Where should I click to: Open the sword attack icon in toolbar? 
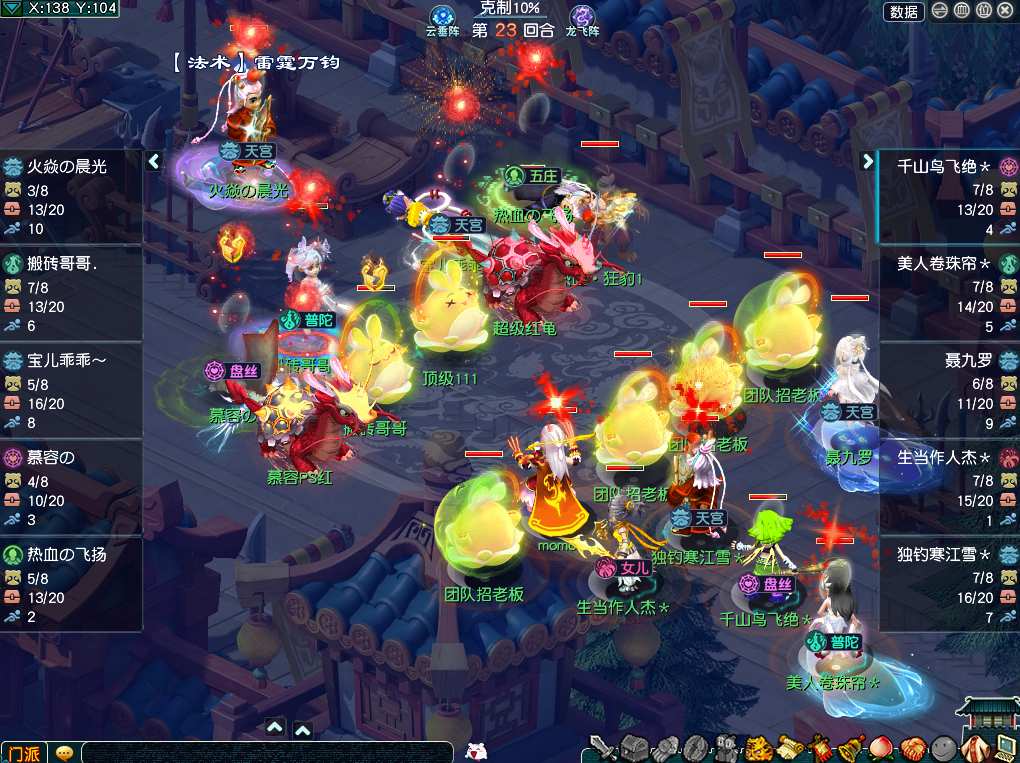603,747
